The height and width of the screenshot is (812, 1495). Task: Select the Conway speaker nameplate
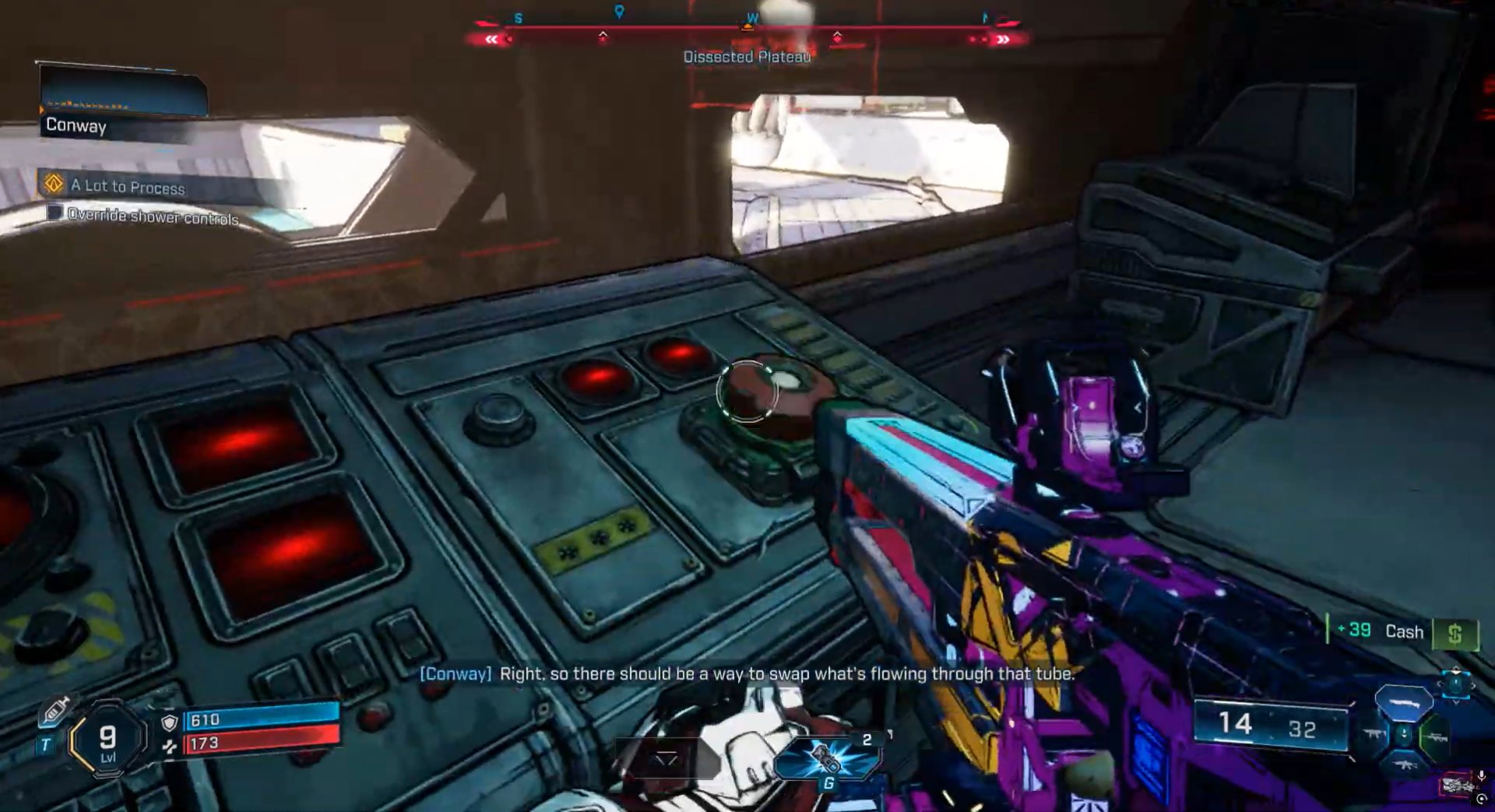pyautogui.click(x=76, y=125)
